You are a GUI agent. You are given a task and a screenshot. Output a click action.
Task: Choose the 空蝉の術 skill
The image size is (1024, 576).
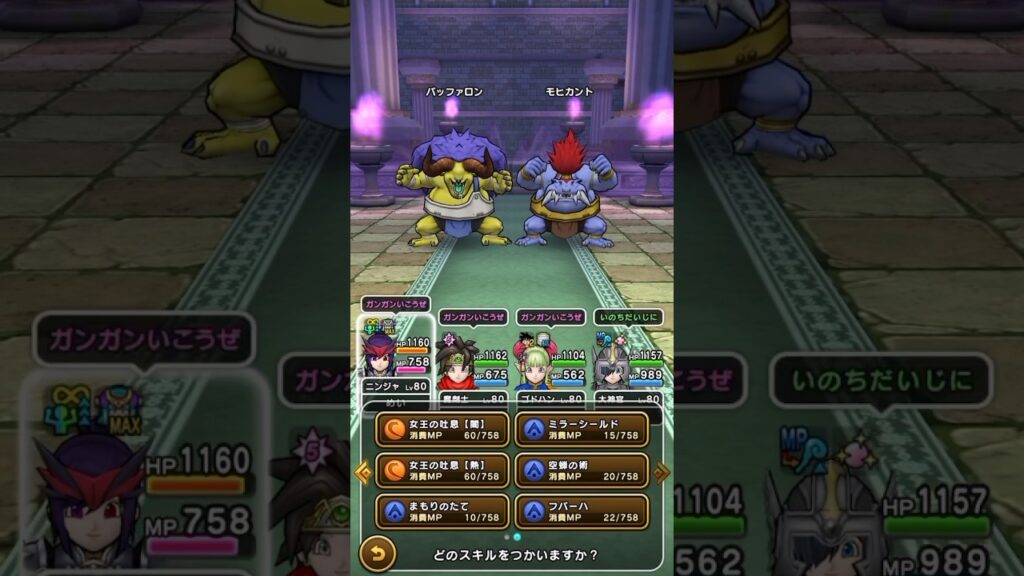click(x=581, y=470)
